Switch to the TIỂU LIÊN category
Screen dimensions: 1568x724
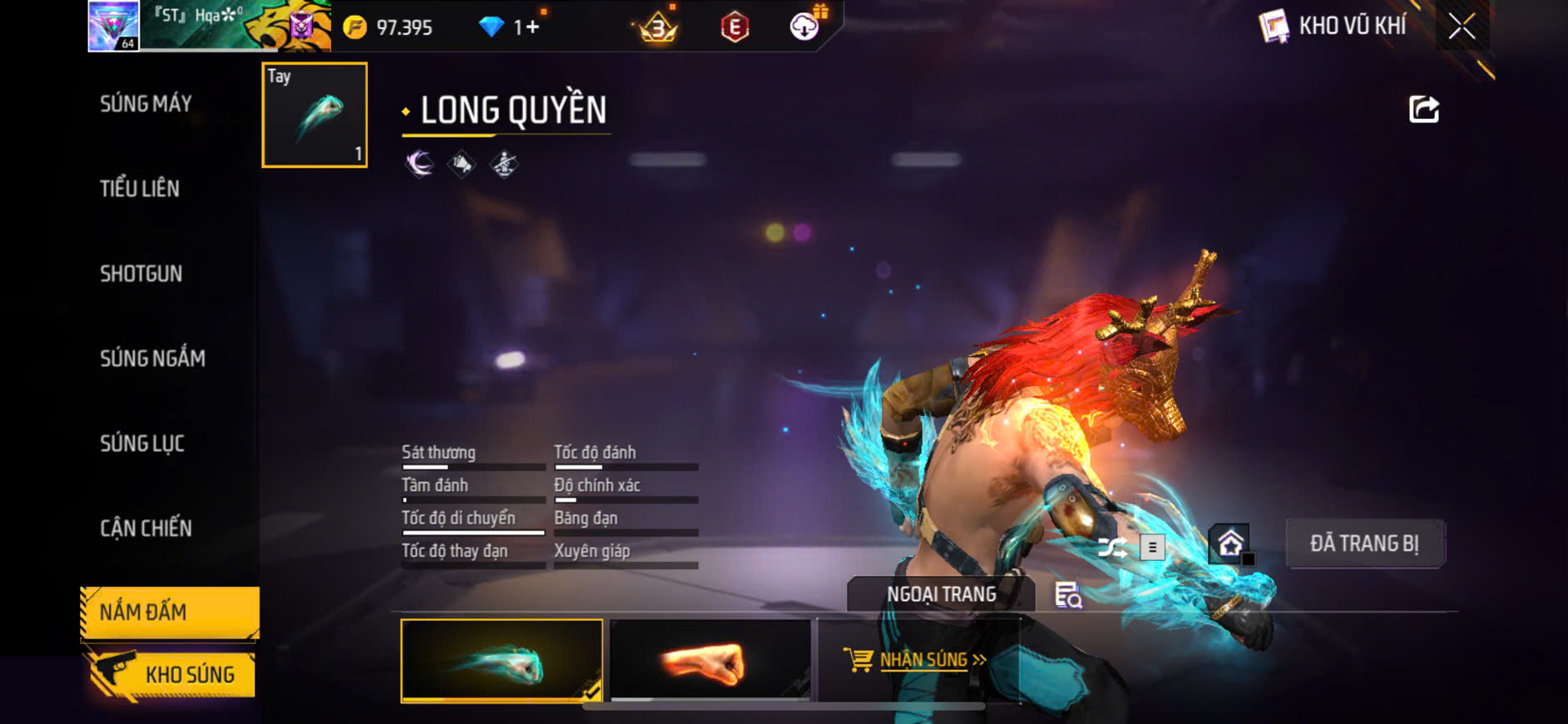(140, 189)
